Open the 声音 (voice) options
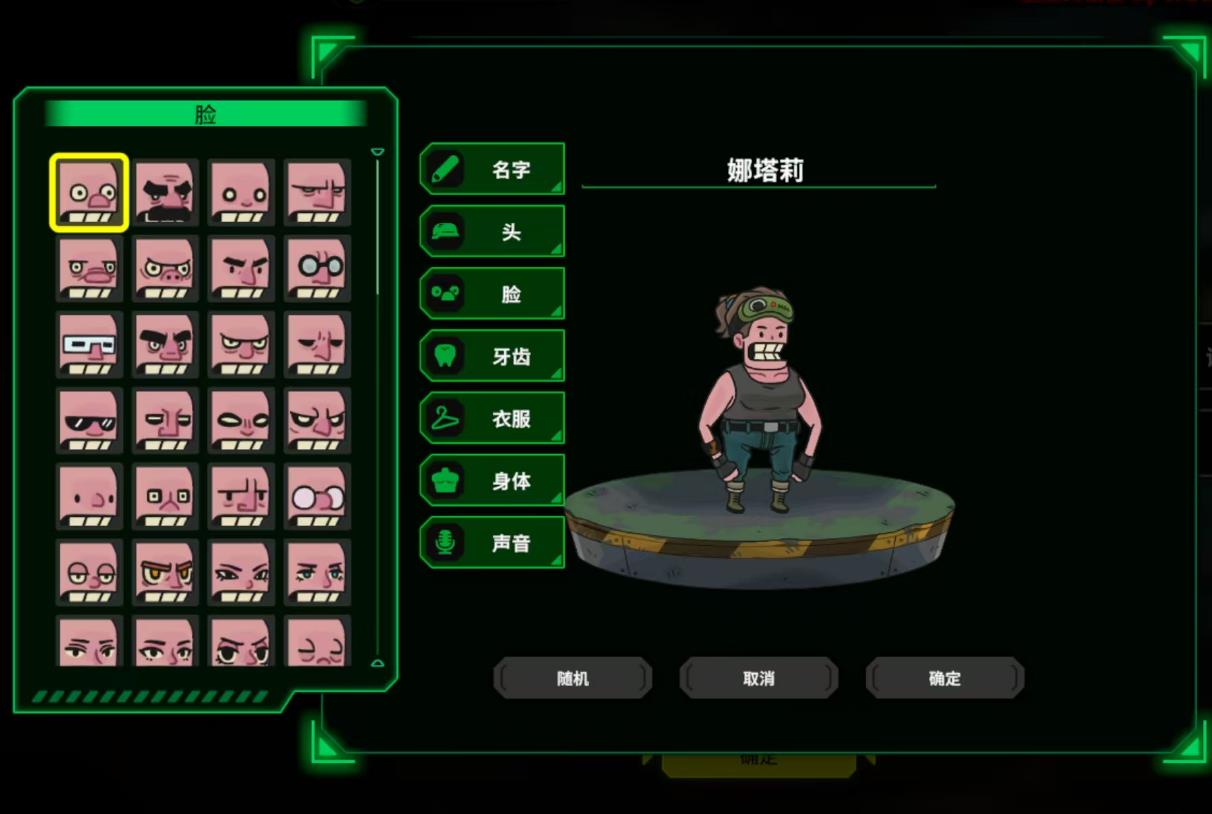This screenshot has height=814, width=1212. click(492, 542)
